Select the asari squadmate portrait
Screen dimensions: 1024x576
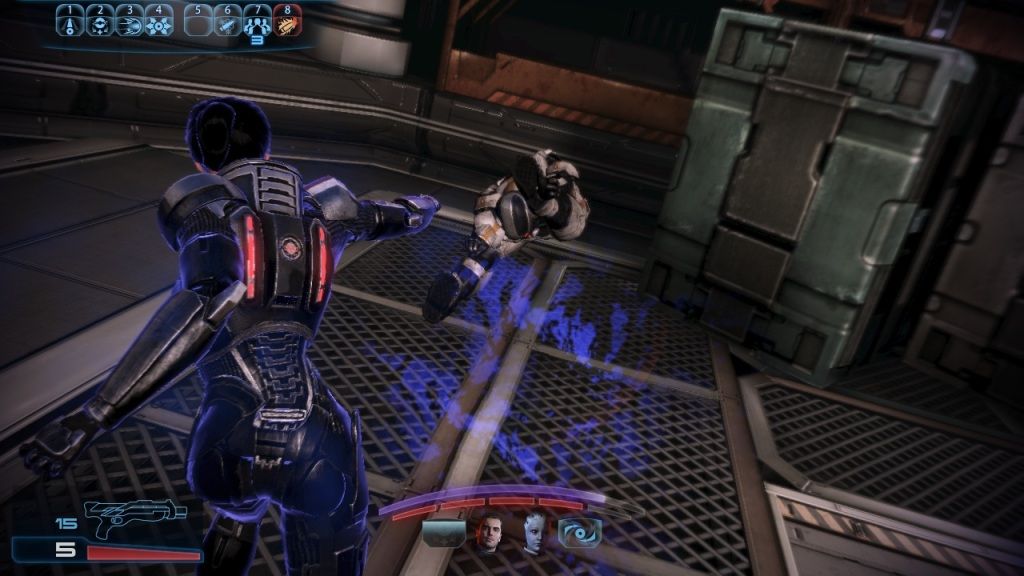[533, 535]
